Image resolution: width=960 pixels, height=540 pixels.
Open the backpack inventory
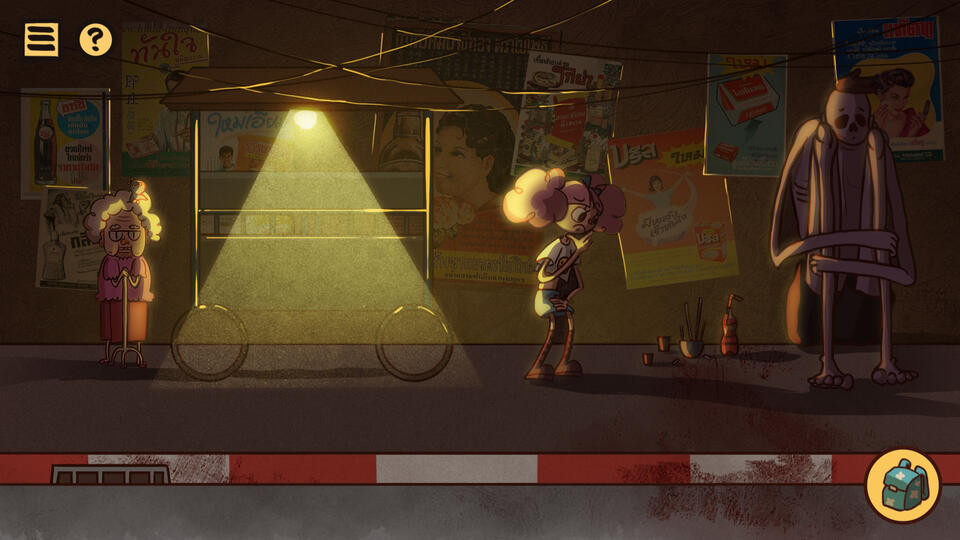[903, 486]
